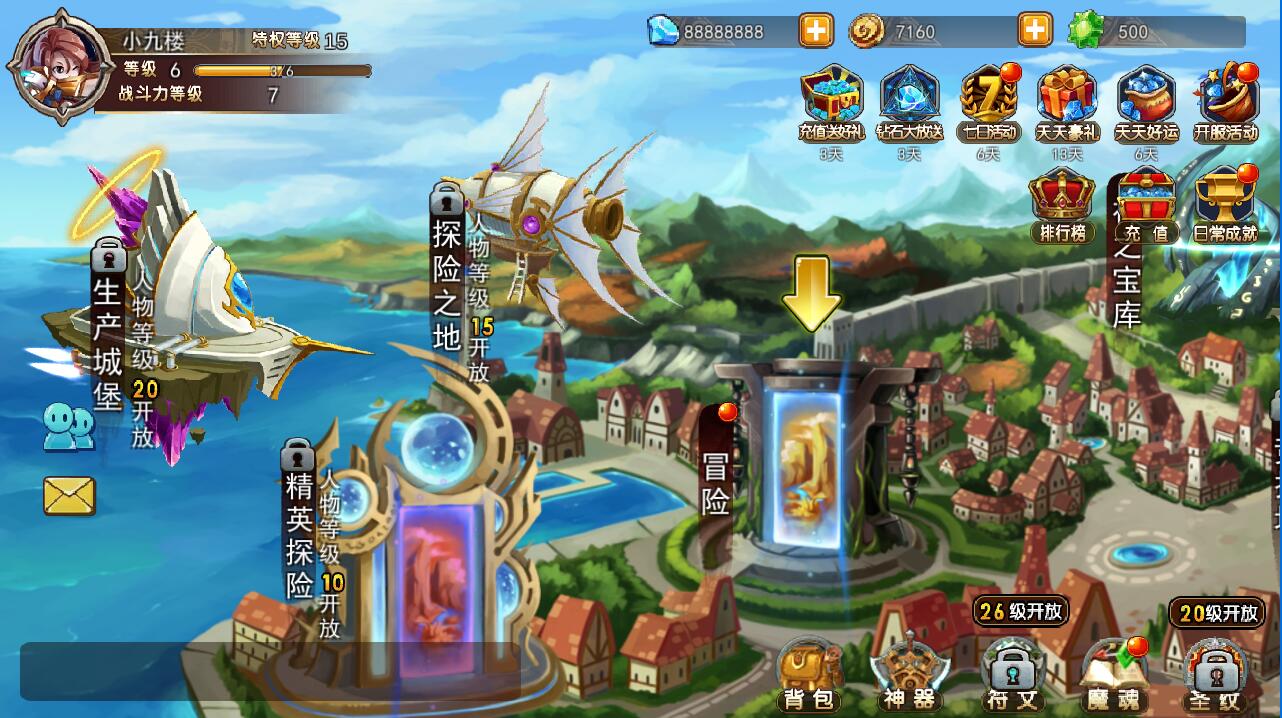Viewport: 1282px width, 718px height.
Task: Add gold coins with the plus button
Action: (1035, 31)
